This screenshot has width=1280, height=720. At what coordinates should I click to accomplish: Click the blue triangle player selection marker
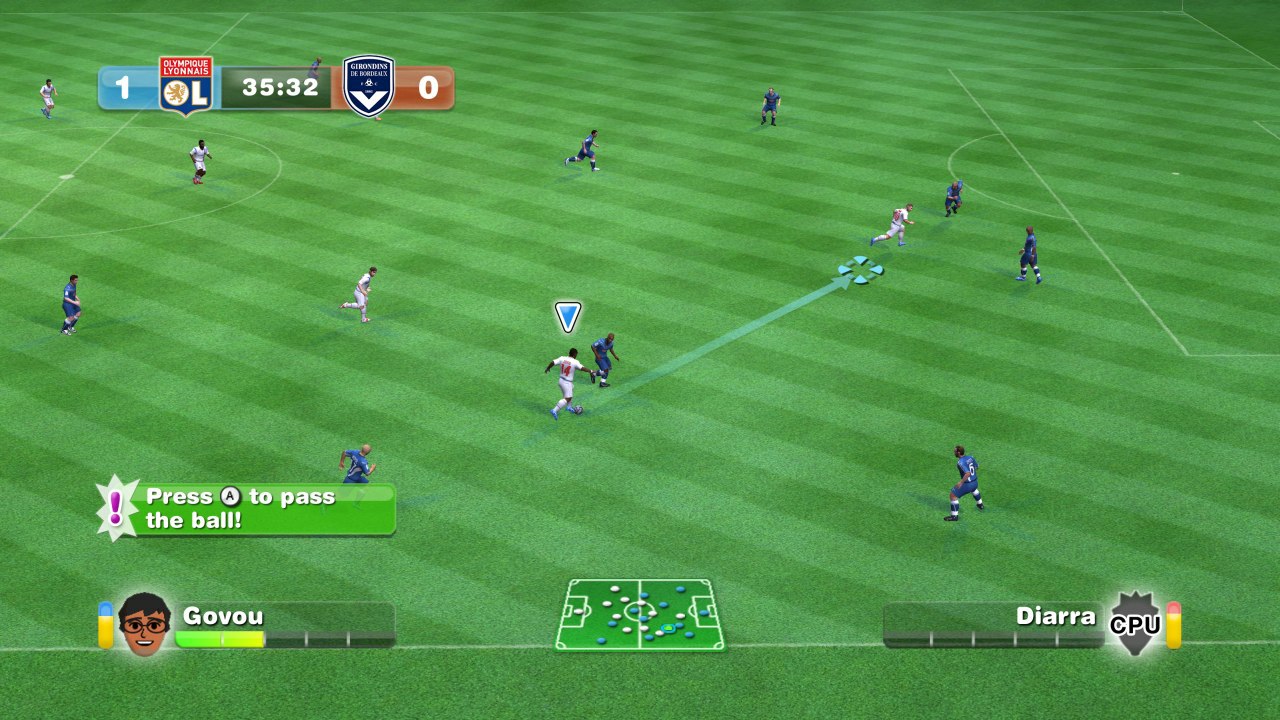coord(566,316)
